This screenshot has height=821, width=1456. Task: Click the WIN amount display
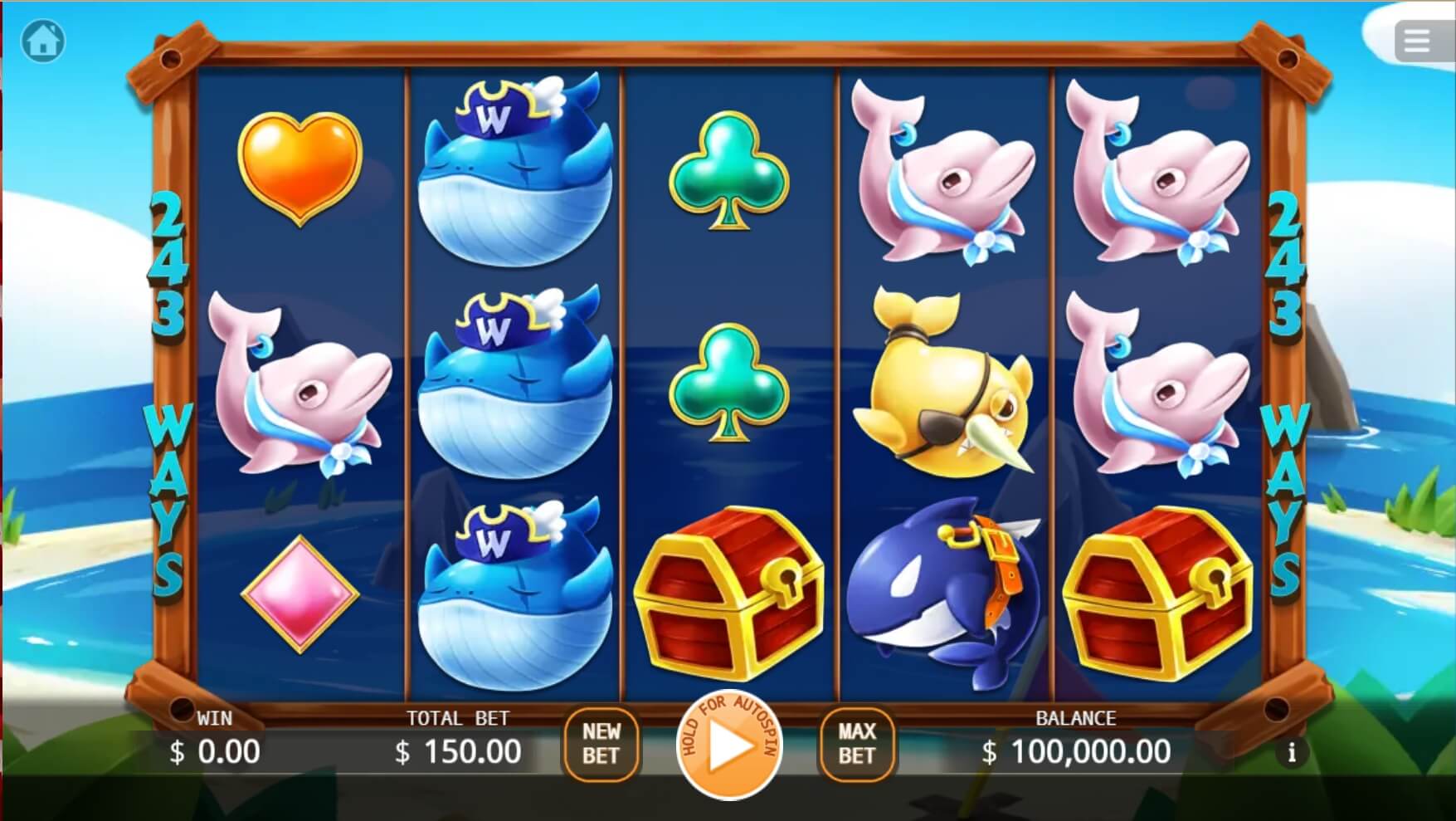pyautogui.click(x=216, y=751)
